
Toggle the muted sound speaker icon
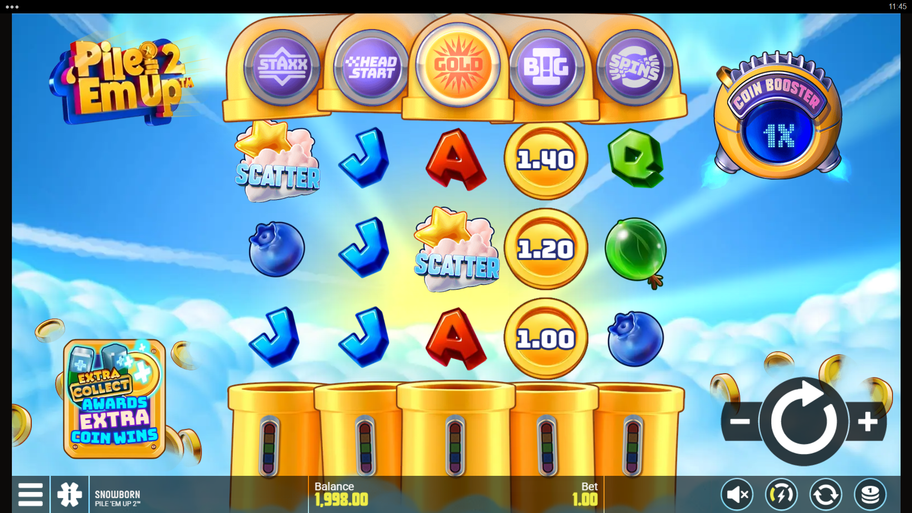click(738, 494)
